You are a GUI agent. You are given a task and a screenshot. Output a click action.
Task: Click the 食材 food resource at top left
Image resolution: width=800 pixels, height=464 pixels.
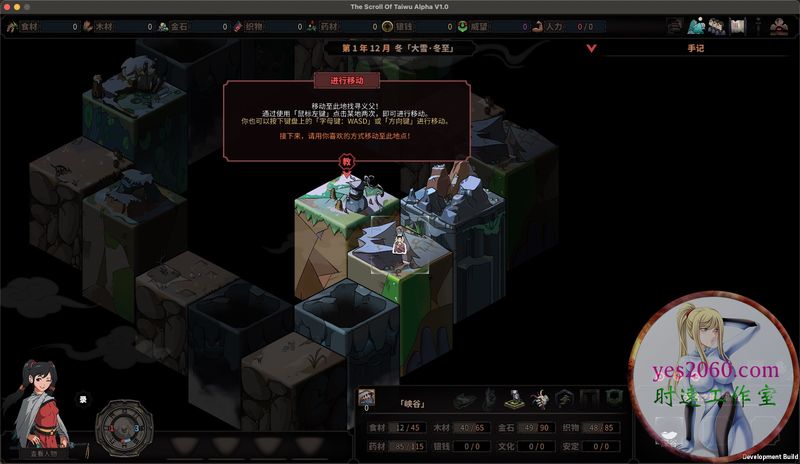coord(20,26)
